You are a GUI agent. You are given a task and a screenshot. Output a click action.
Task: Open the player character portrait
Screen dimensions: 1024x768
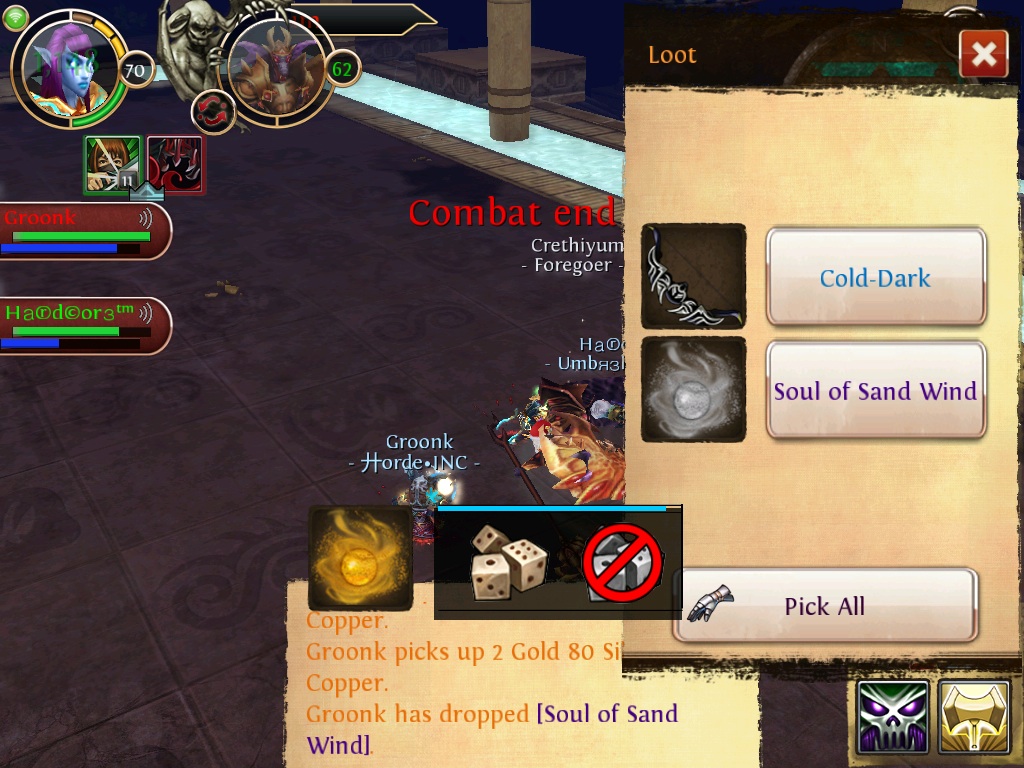pyautogui.click(x=67, y=68)
